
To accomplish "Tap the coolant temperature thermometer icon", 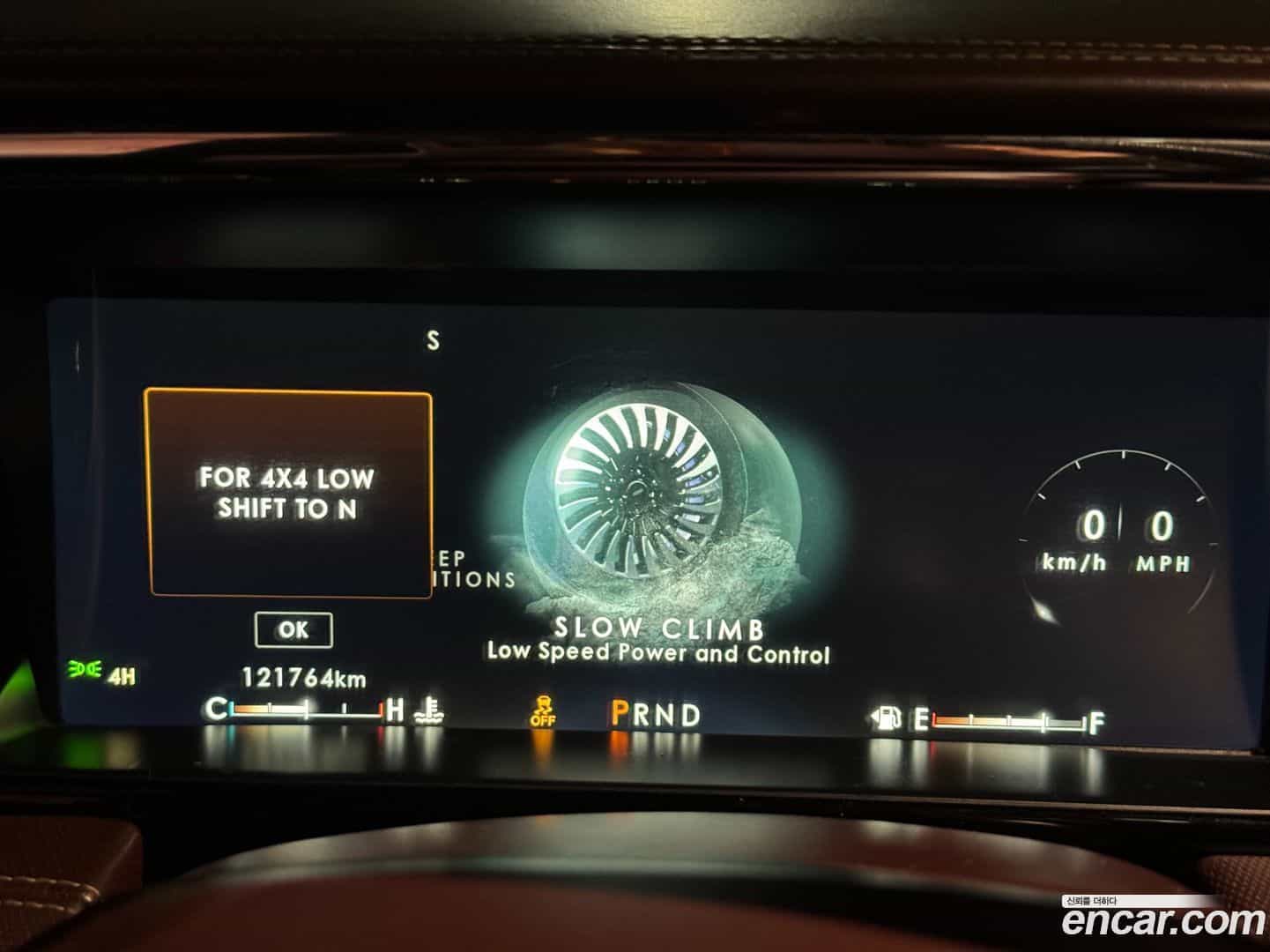I will click(x=429, y=710).
